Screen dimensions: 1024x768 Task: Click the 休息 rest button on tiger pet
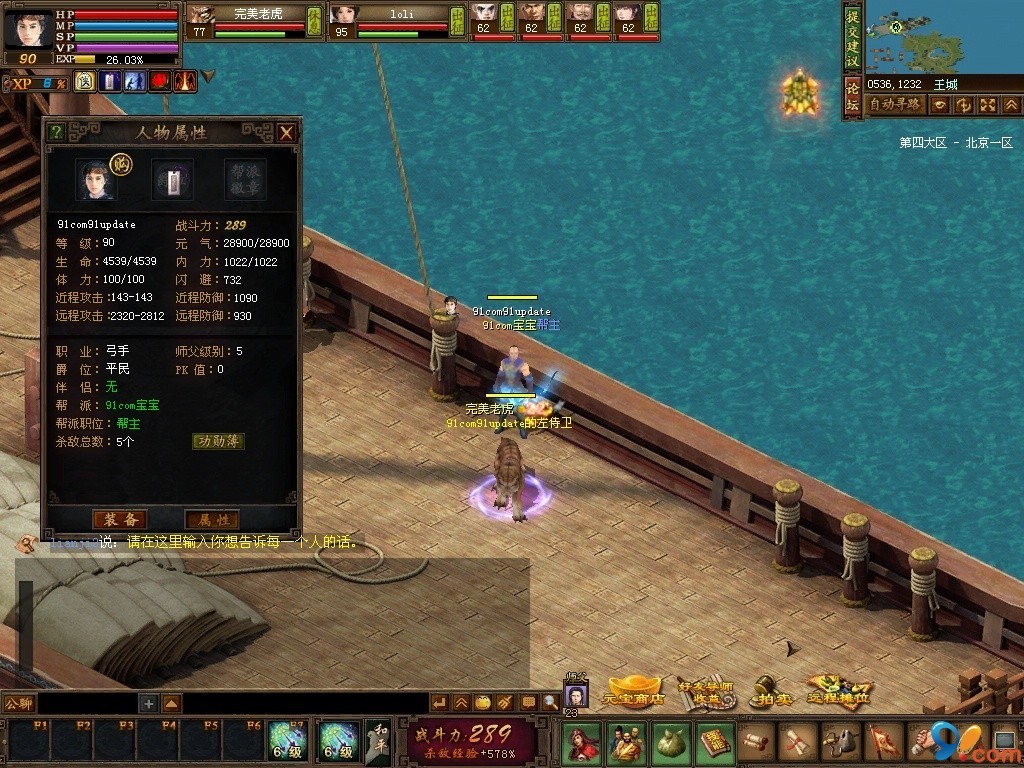[313, 20]
